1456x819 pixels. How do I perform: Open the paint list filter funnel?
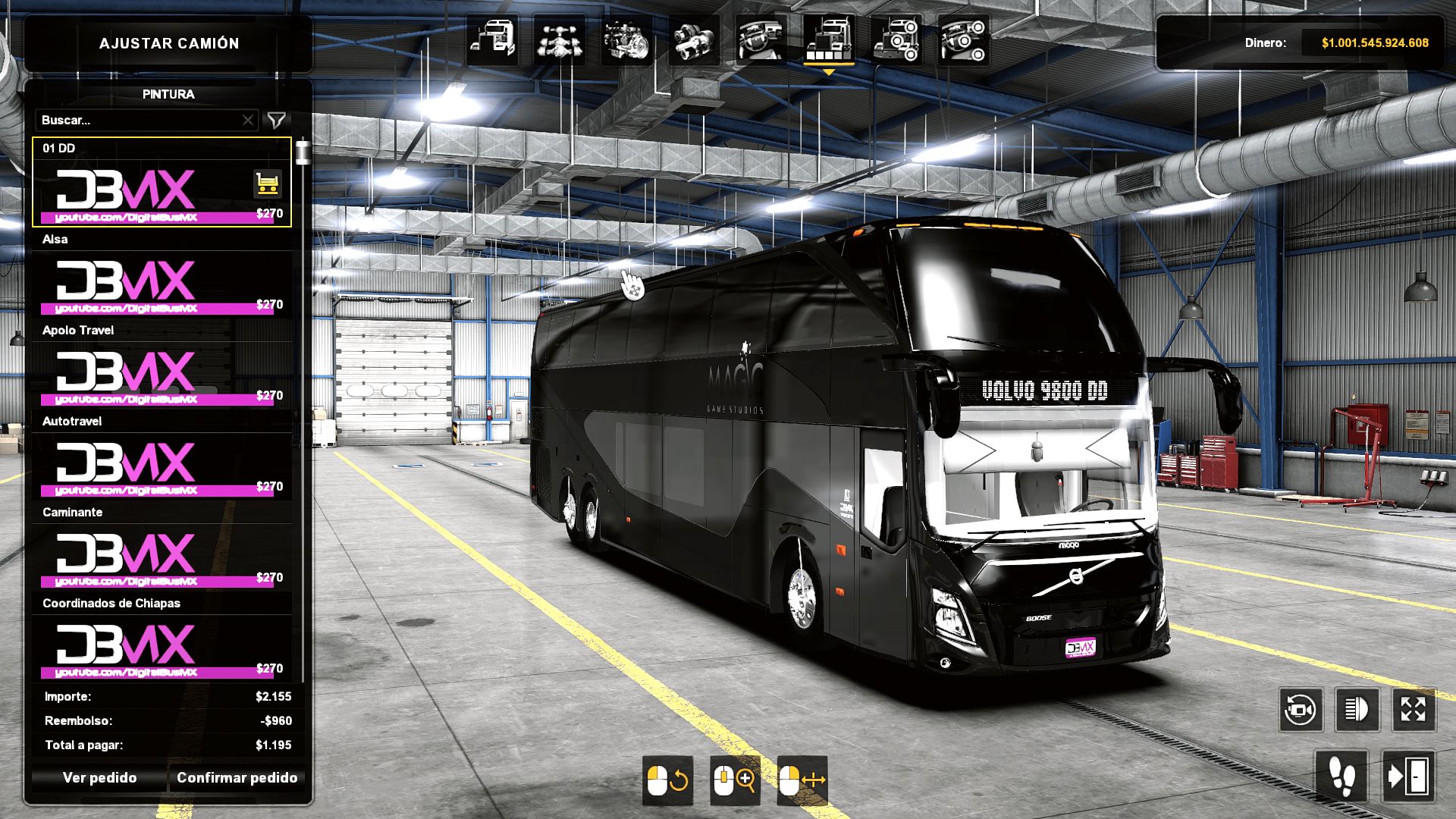[277, 120]
